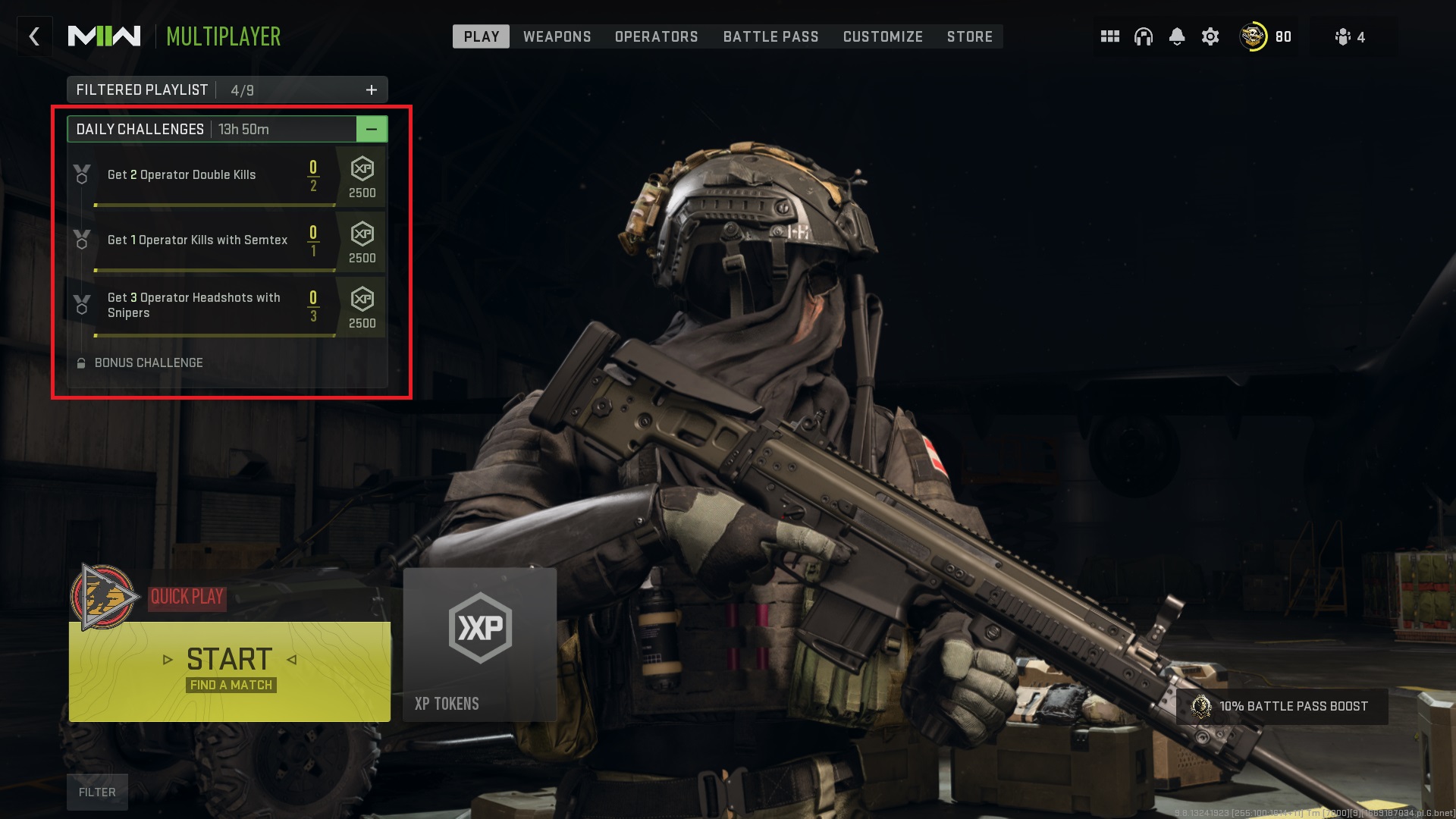Open the social party icon showing 4
Image resolution: width=1456 pixels, height=819 pixels.
coord(1348,36)
